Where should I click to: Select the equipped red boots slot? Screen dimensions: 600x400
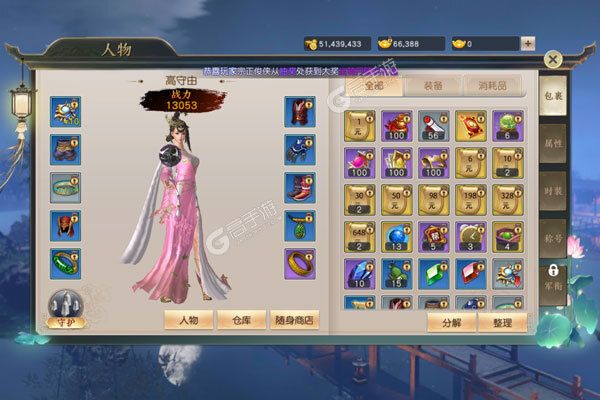(299, 187)
